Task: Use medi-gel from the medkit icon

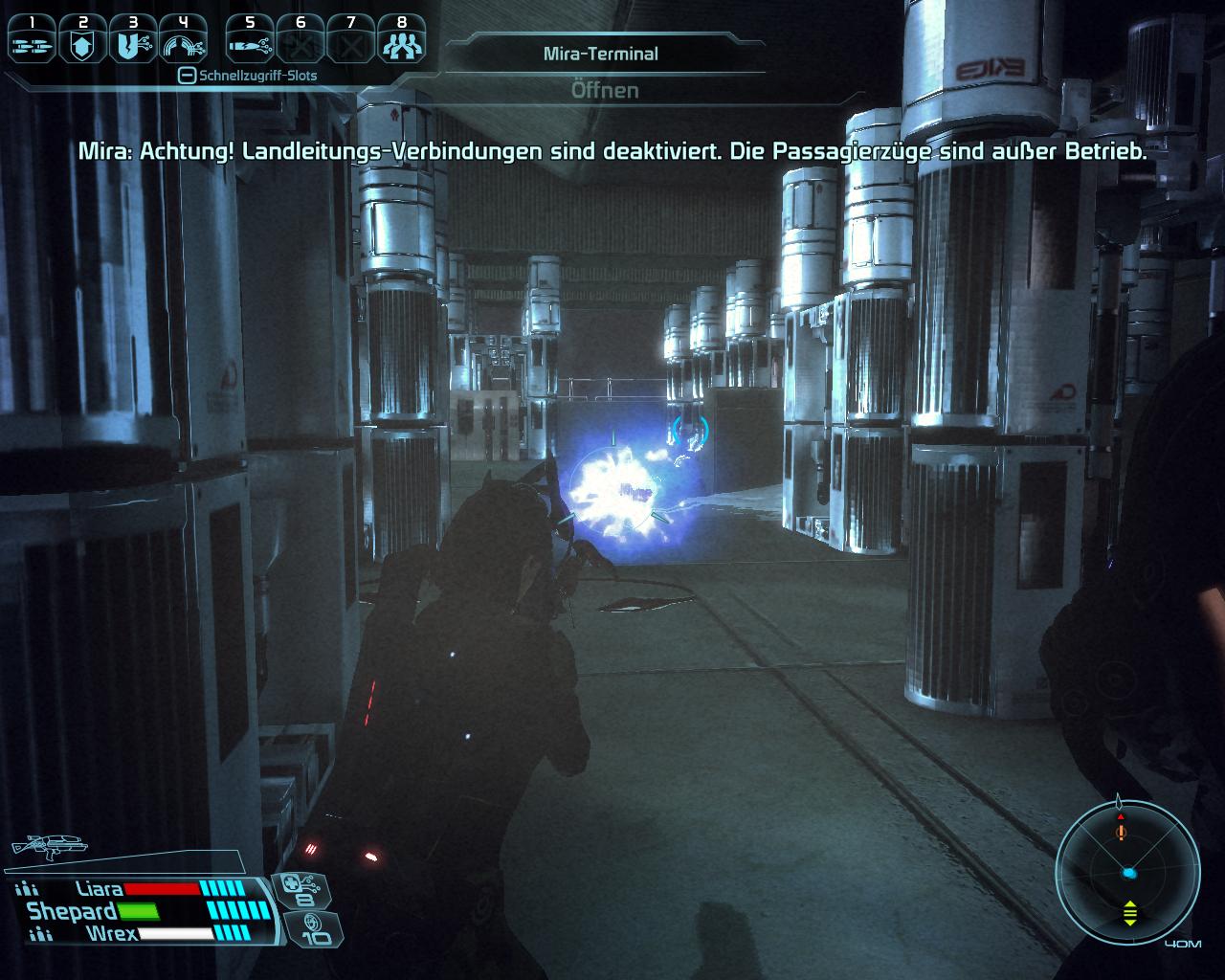Action: coord(304,891)
